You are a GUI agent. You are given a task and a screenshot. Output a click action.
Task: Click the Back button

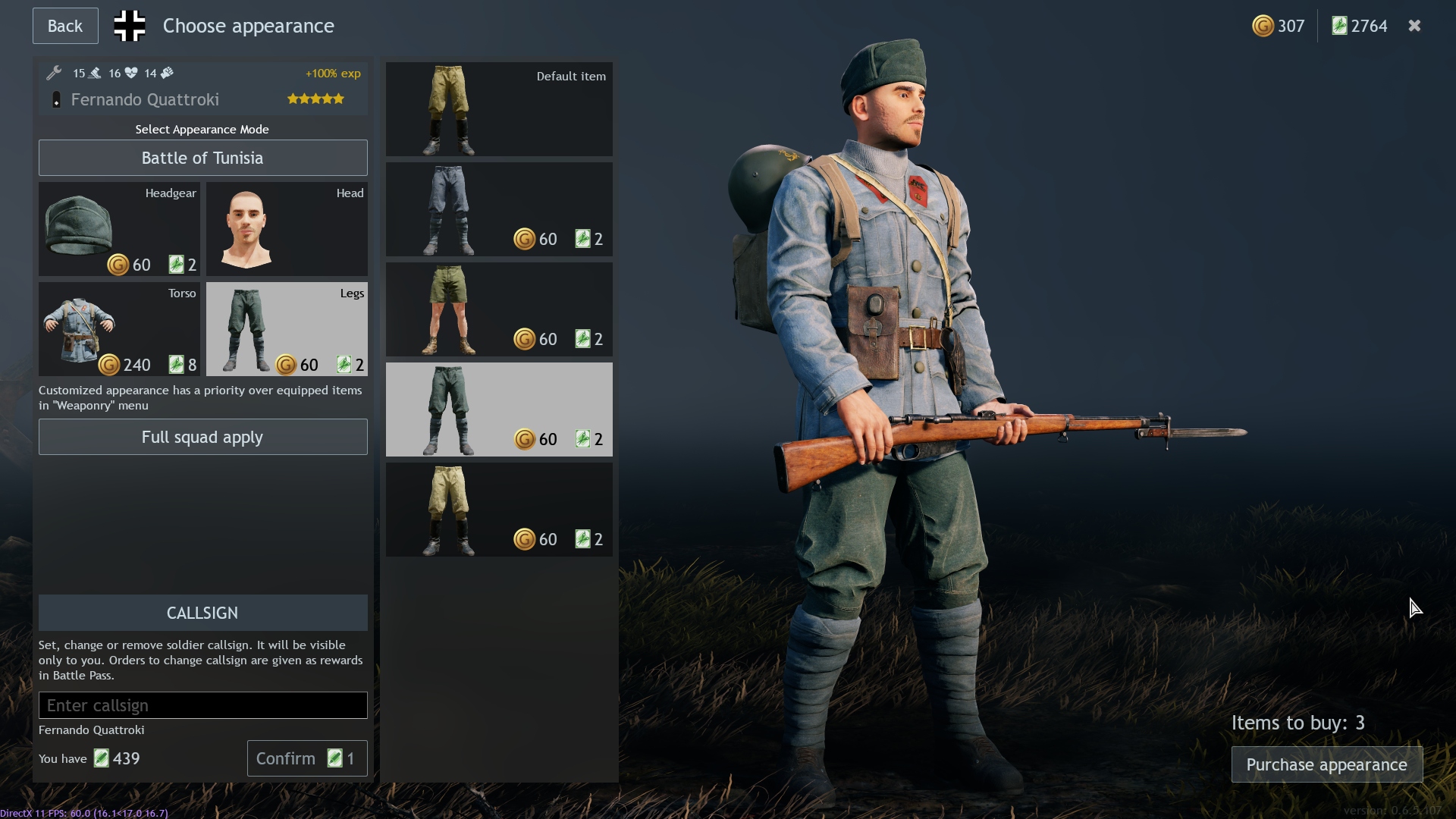[x=64, y=25]
